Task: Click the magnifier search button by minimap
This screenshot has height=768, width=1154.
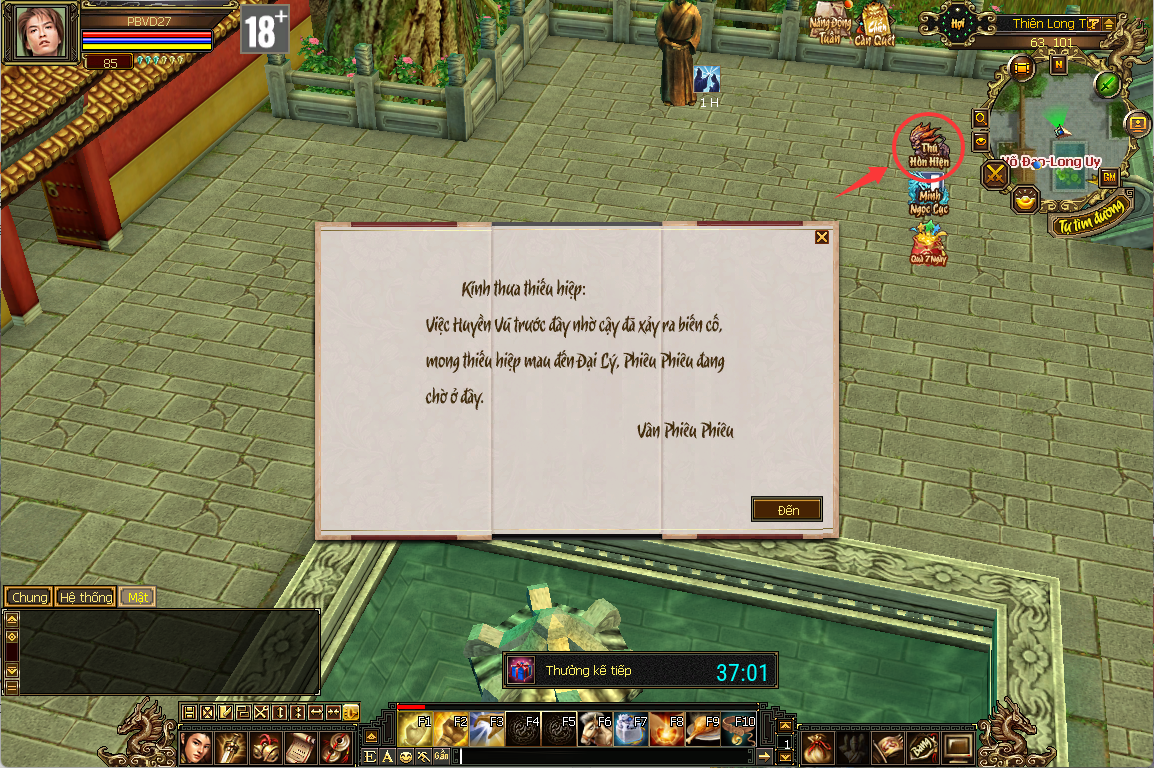Action: [981, 118]
